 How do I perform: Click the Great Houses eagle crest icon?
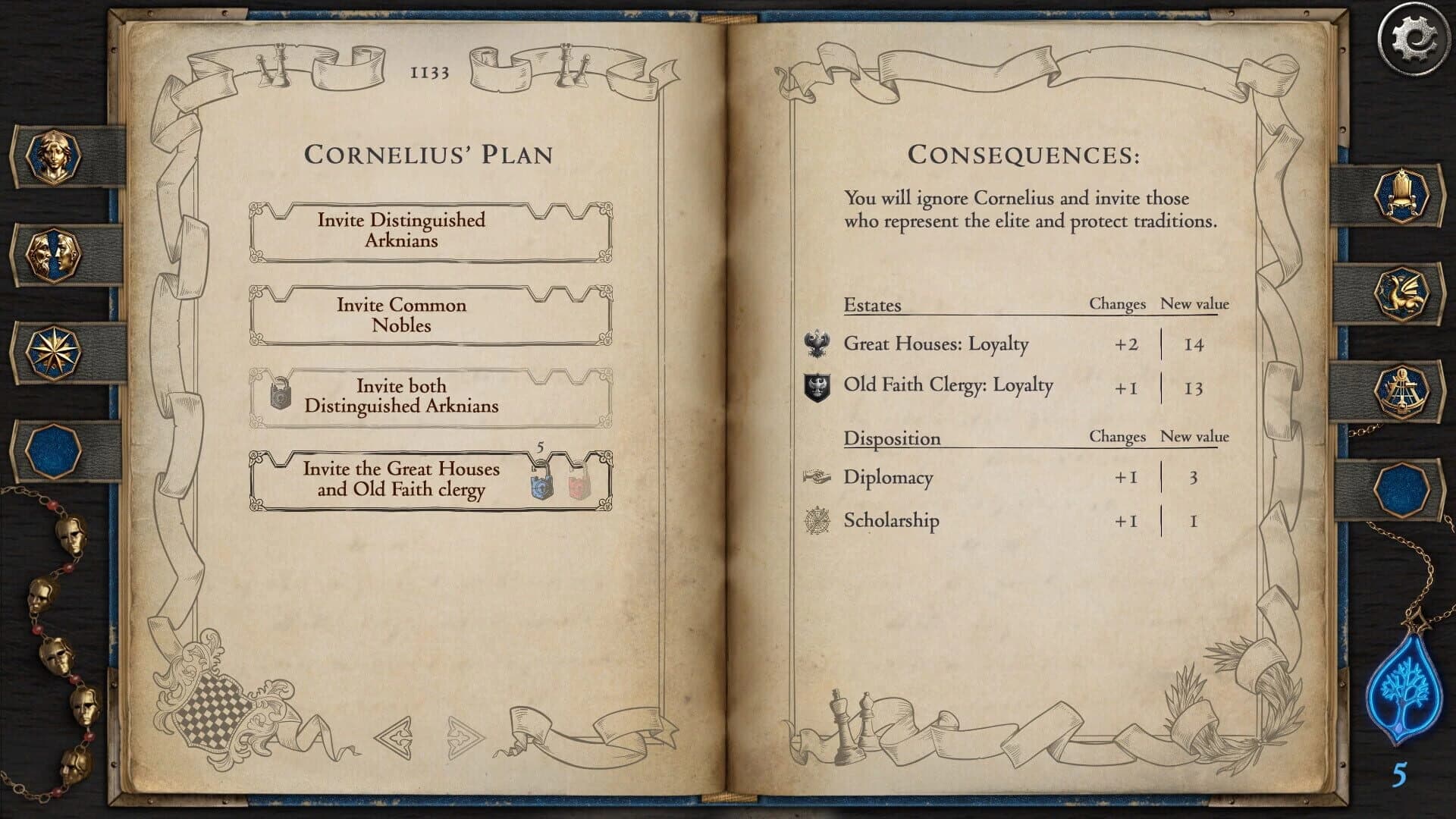tap(818, 344)
